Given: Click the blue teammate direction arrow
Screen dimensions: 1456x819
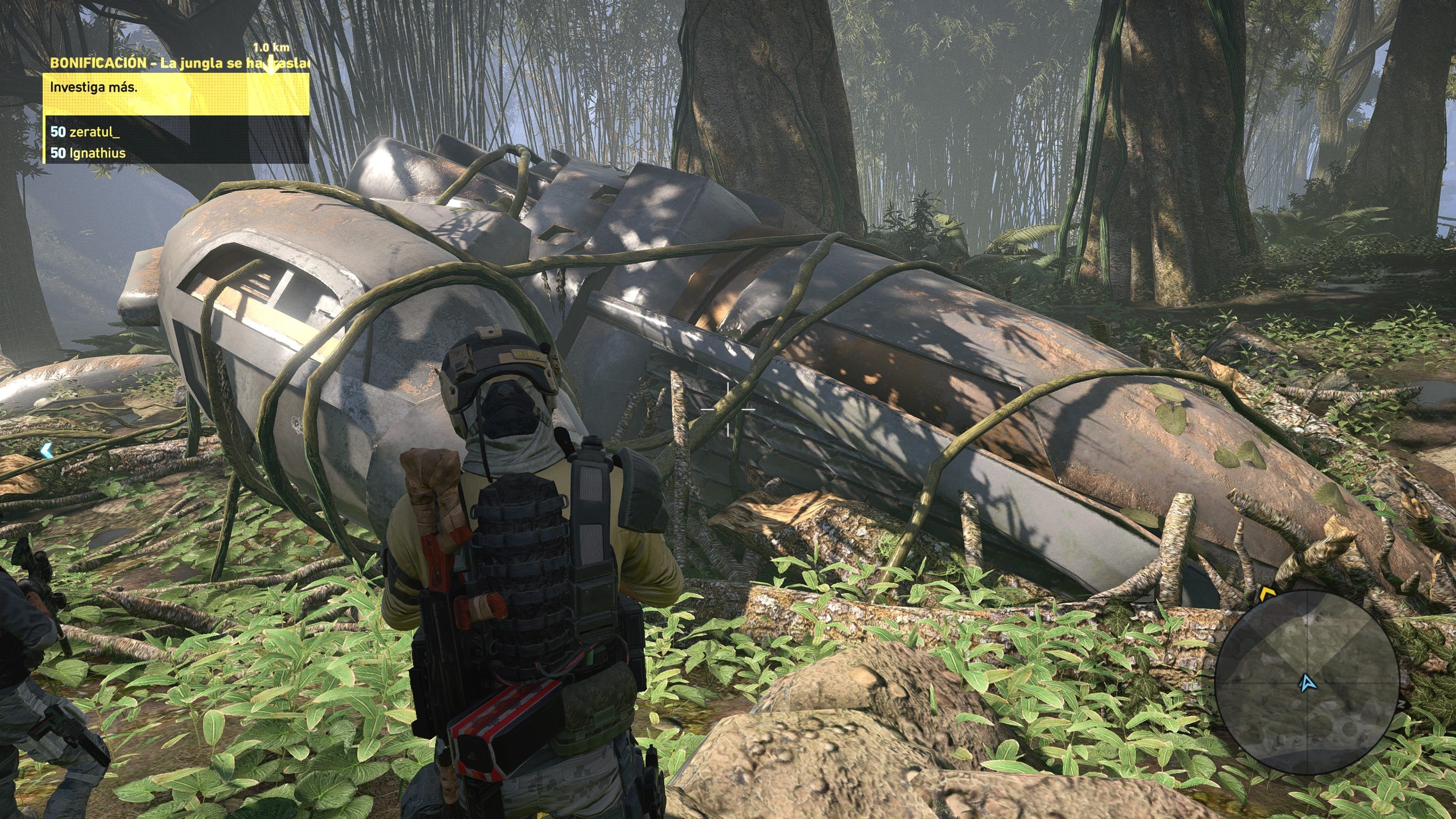Looking at the screenshot, I should (x=46, y=450).
